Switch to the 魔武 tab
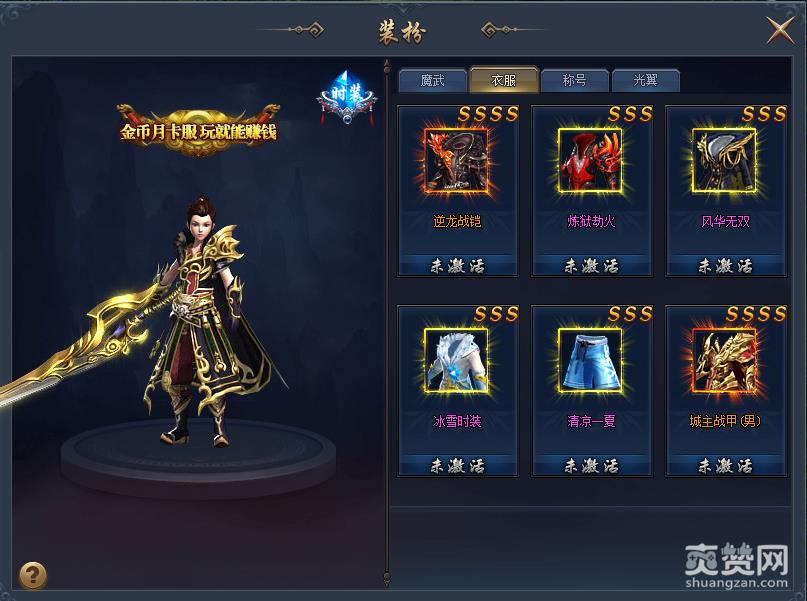Image resolution: width=807 pixels, height=601 pixels. pyautogui.click(x=432, y=81)
